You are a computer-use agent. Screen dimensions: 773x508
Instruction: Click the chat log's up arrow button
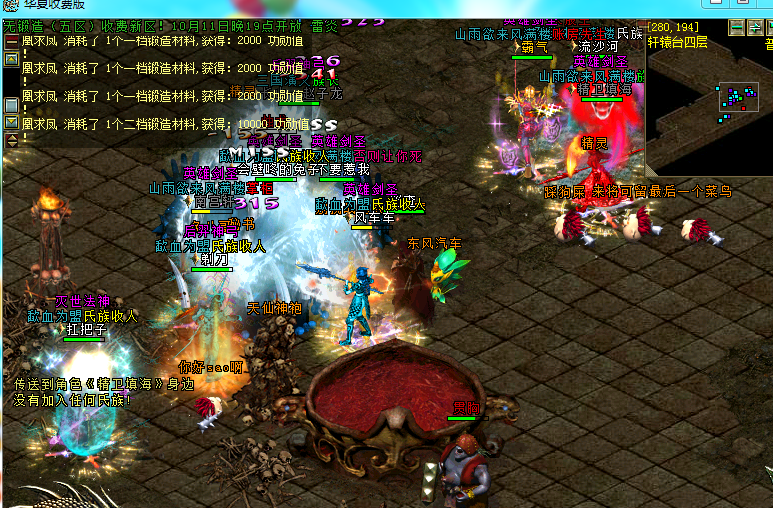pyautogui.click(x=11, y=59)
